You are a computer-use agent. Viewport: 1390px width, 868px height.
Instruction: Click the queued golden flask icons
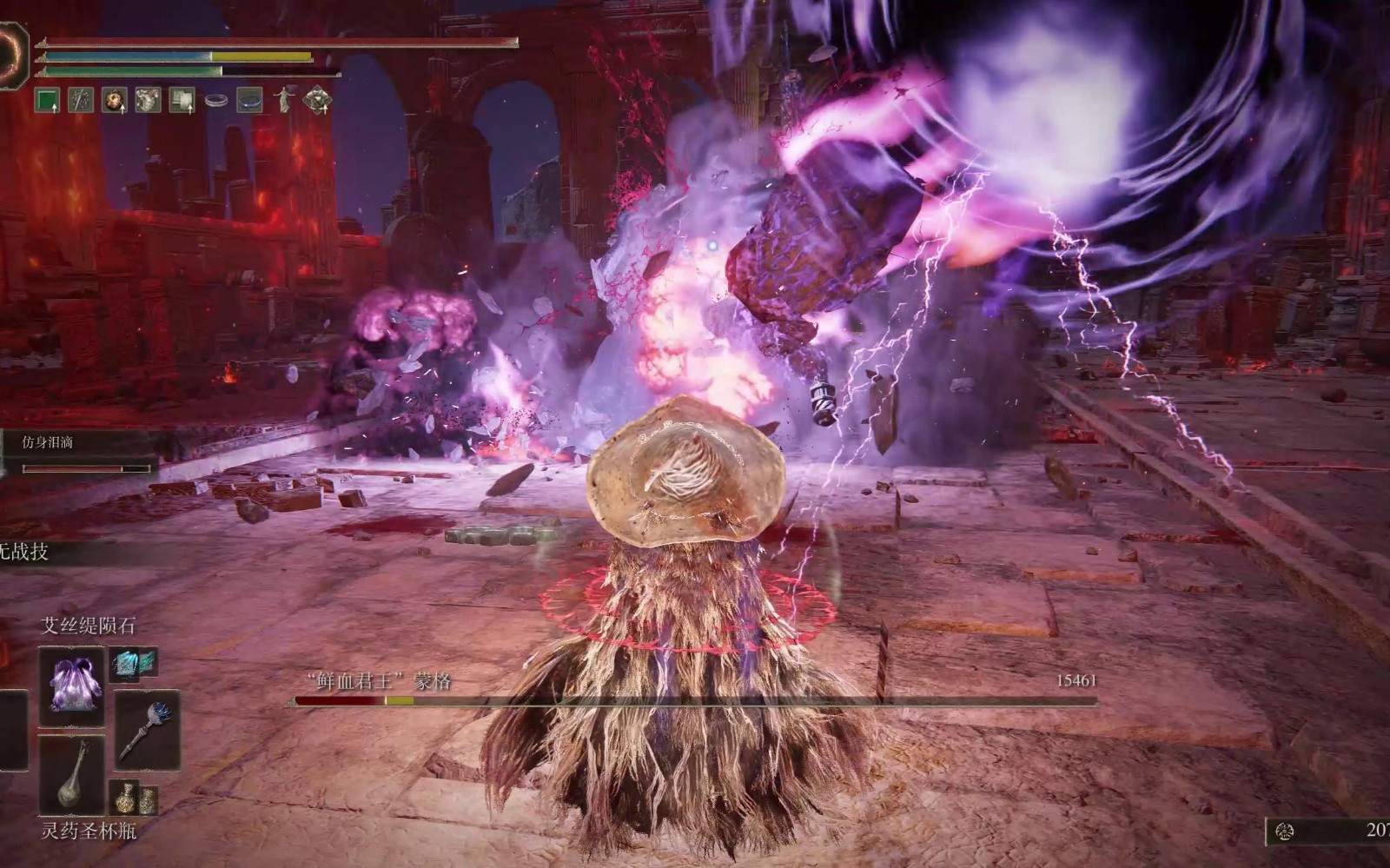pos(134,798)
